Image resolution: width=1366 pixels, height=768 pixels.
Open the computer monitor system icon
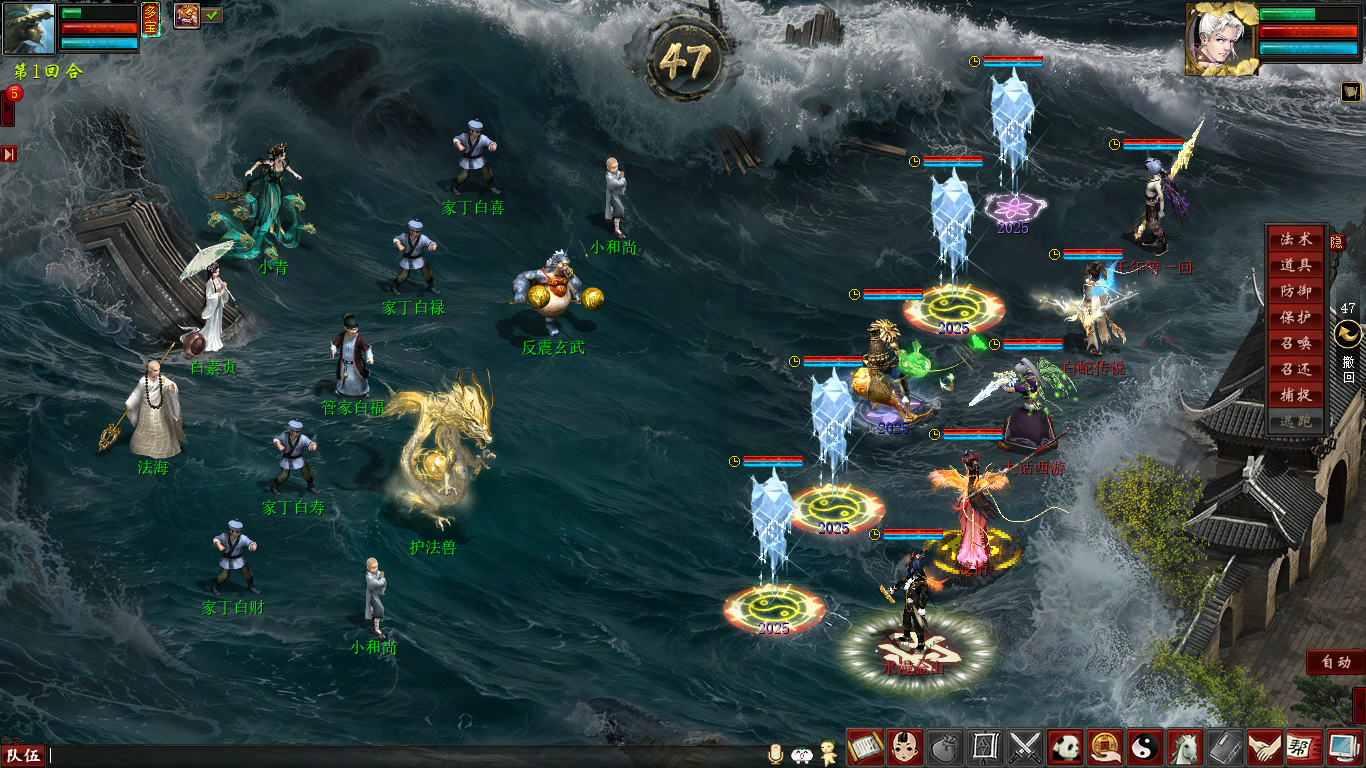[x=1339, y=747]
